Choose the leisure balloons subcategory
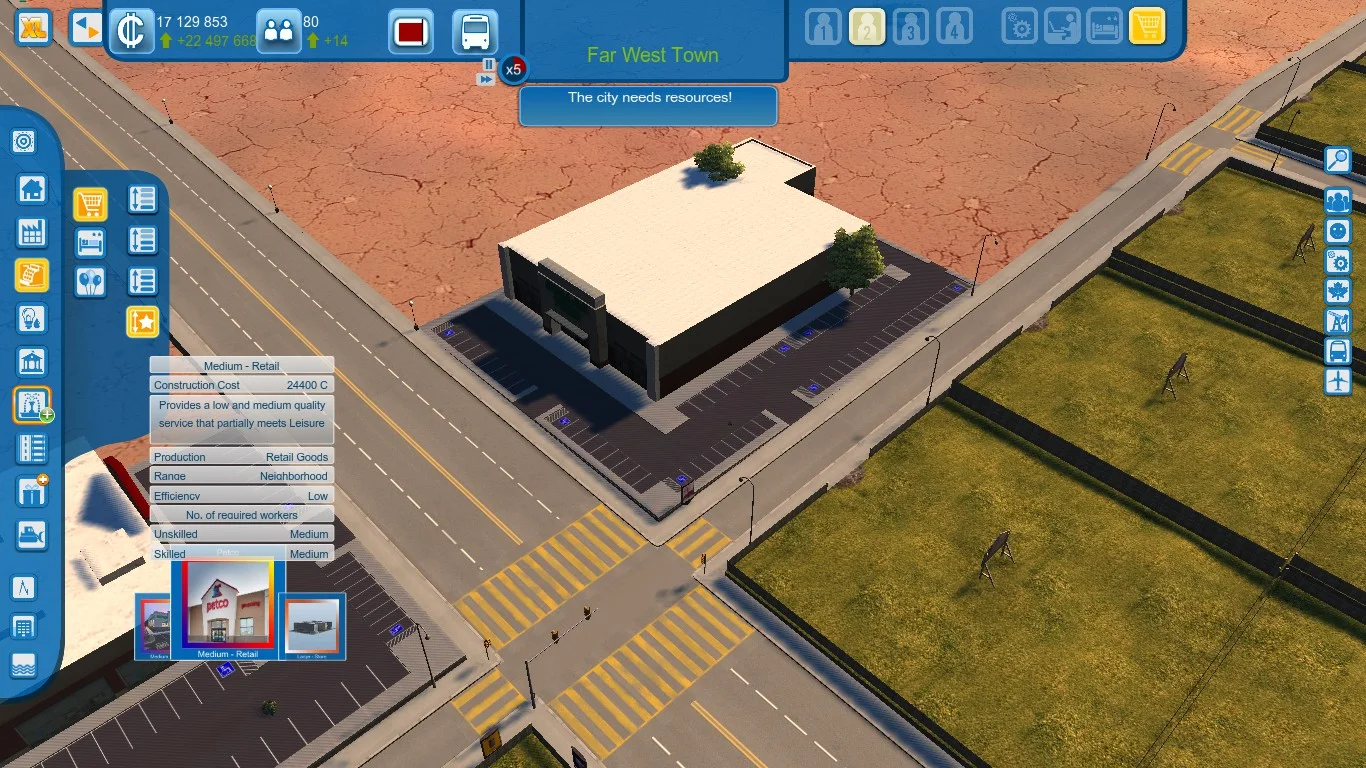The width and height of the screenshot is (1366, 768). tap(90, 281)
